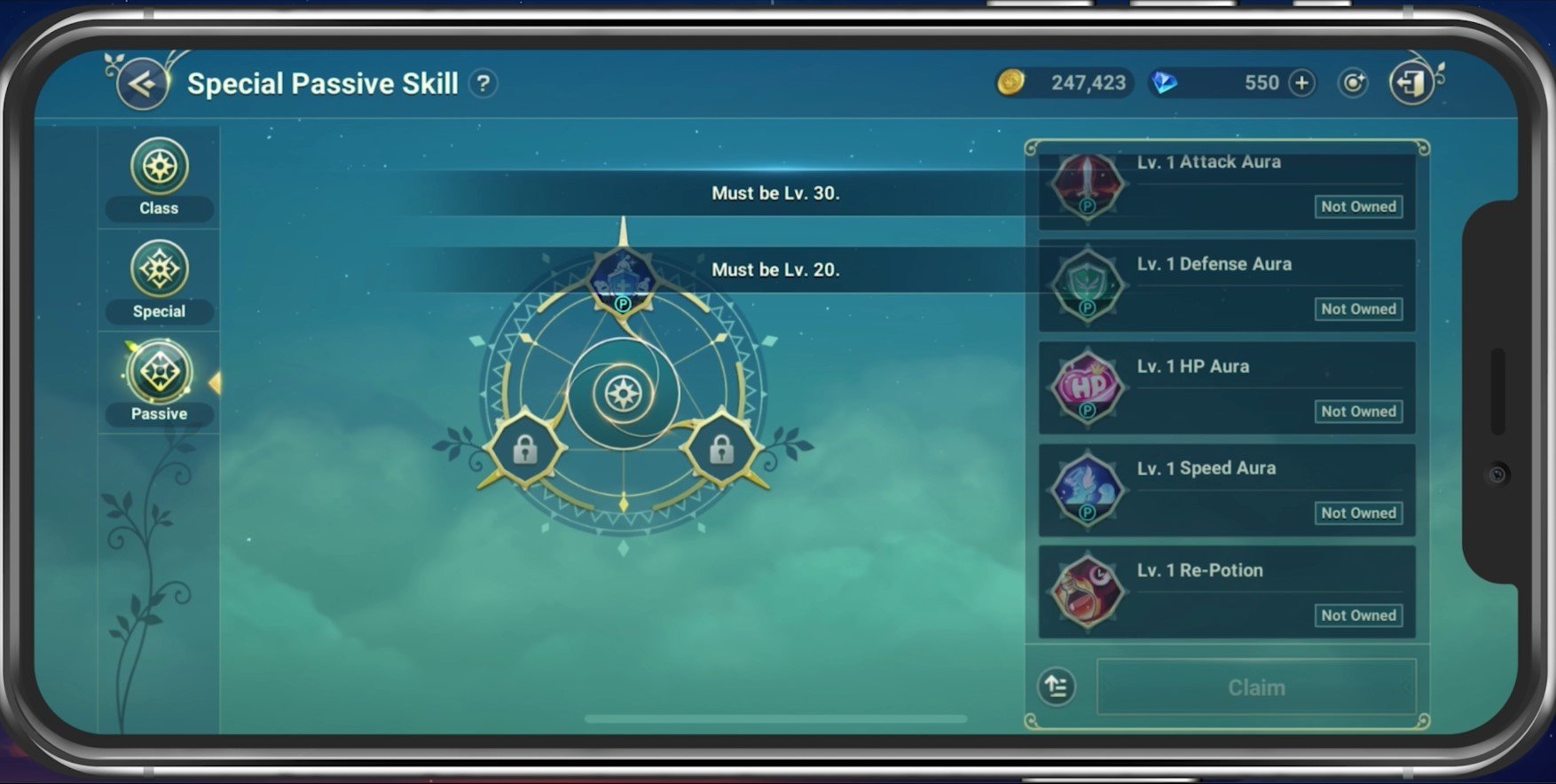Add more blue gems with the plus button
Screen dimensions: 1556x784
(1301, 83)
